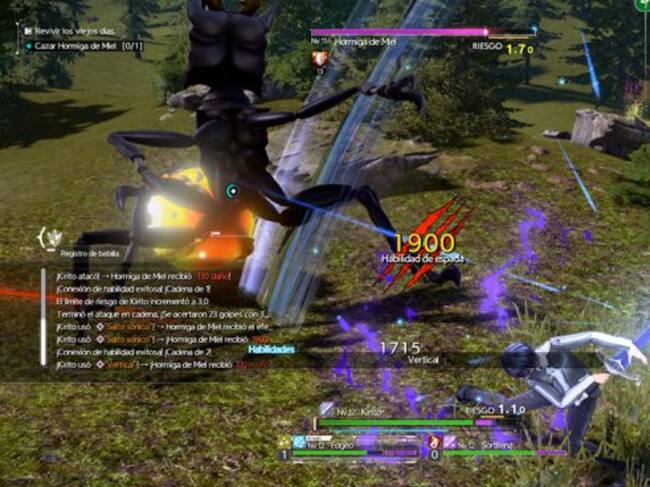Click Eugeo's blue skill icon

pos(299,442)
